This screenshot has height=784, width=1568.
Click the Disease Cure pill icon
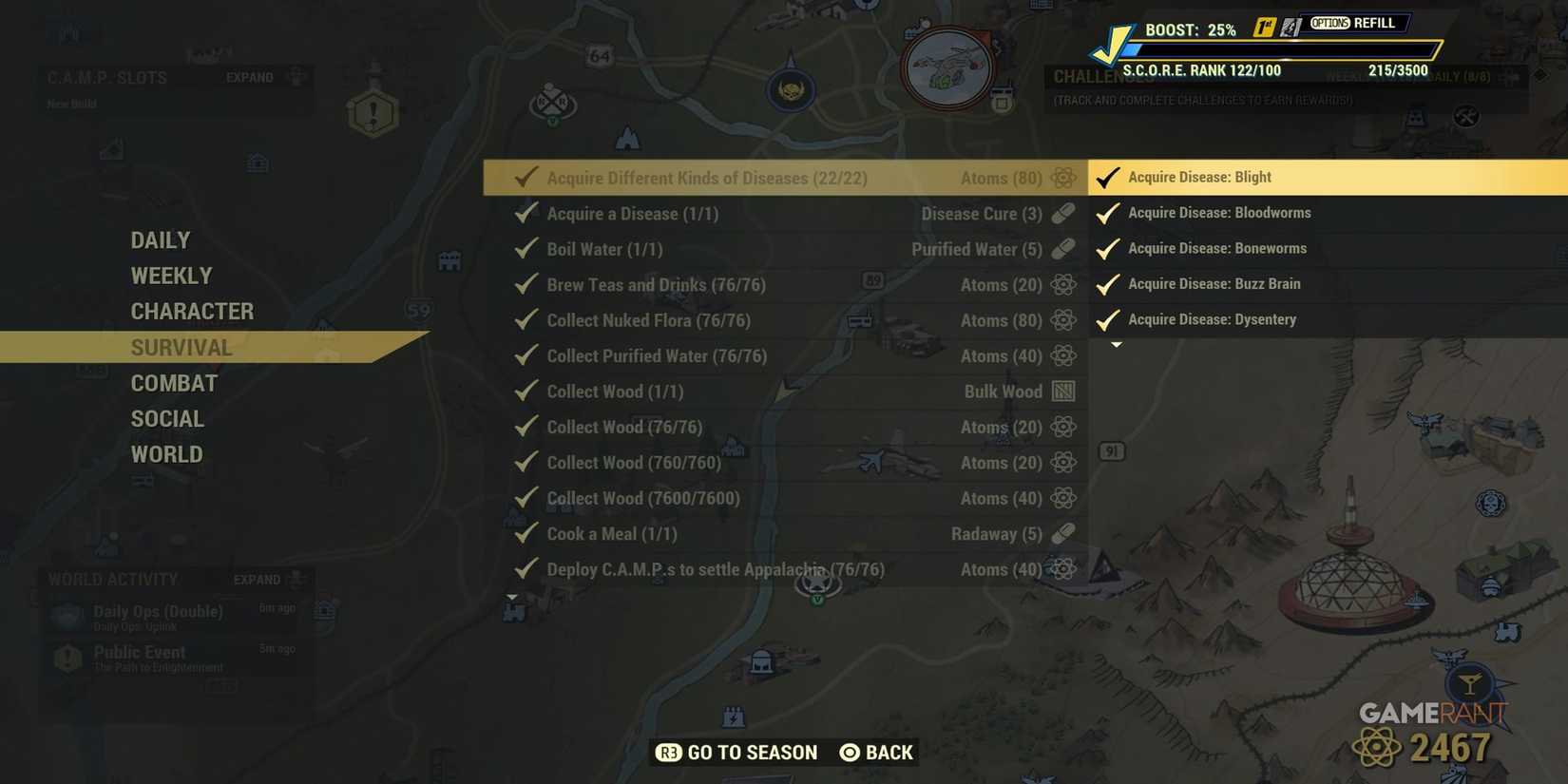point(1061,214)
